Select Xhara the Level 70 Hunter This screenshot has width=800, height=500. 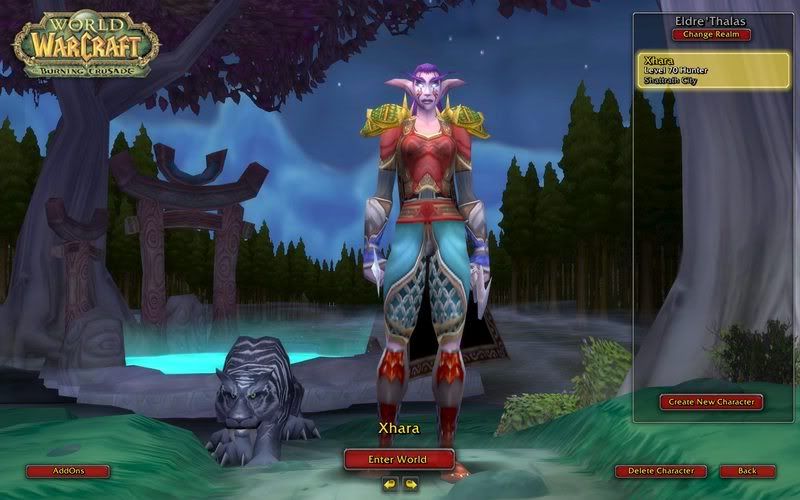(x=711, y=70)
